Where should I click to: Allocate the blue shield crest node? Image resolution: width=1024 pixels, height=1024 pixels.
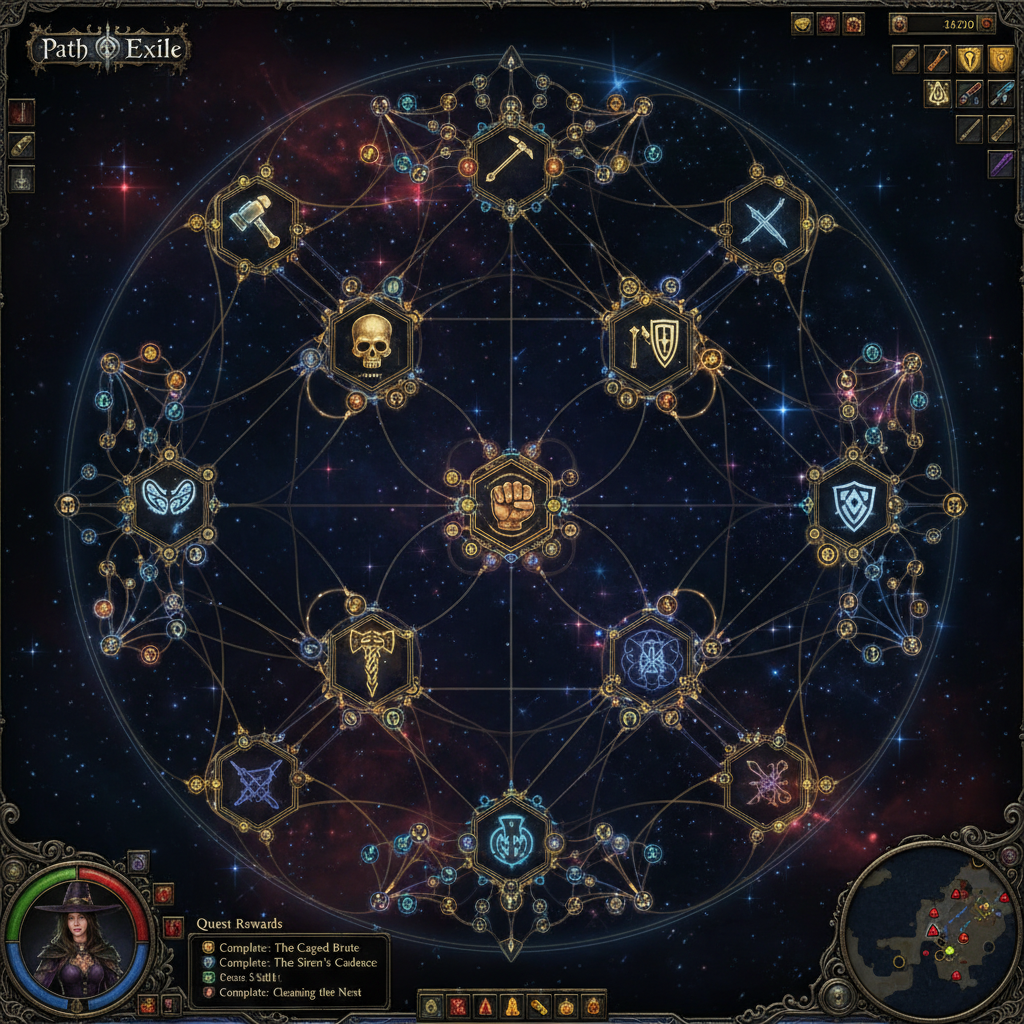coord(853,502)
